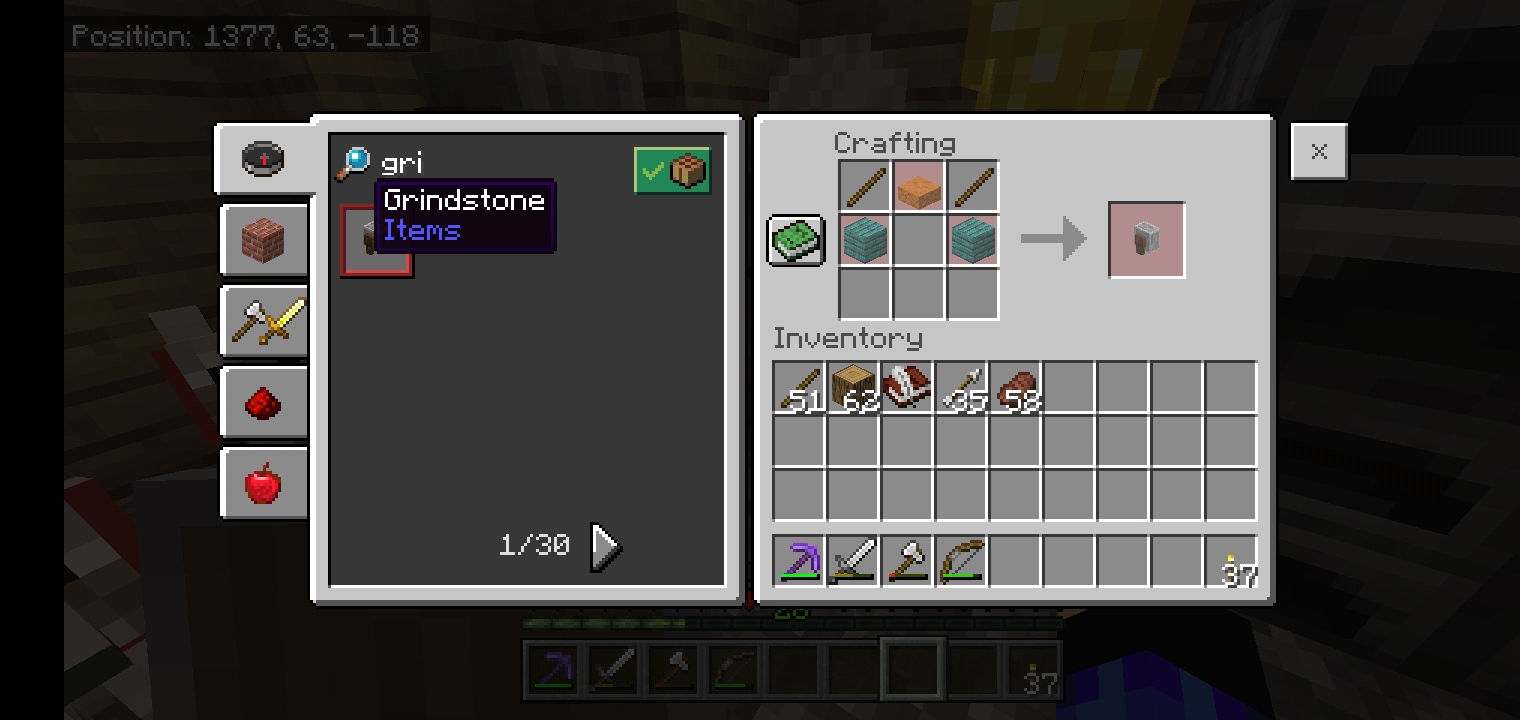Select the bow in the hotbar

pyautogui.click(x=961, y=561)
